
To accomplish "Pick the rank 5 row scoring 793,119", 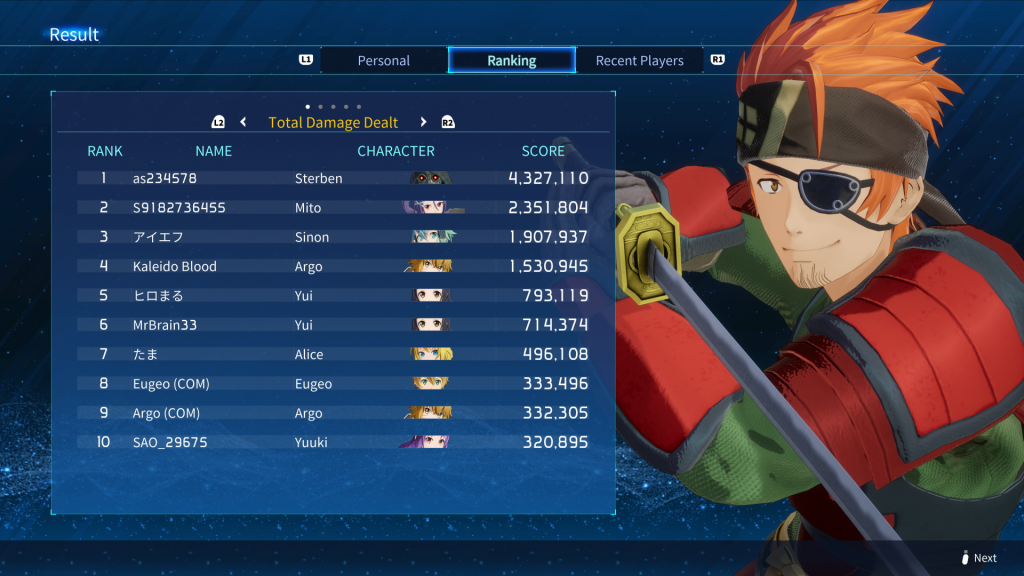I will [333, 296].
